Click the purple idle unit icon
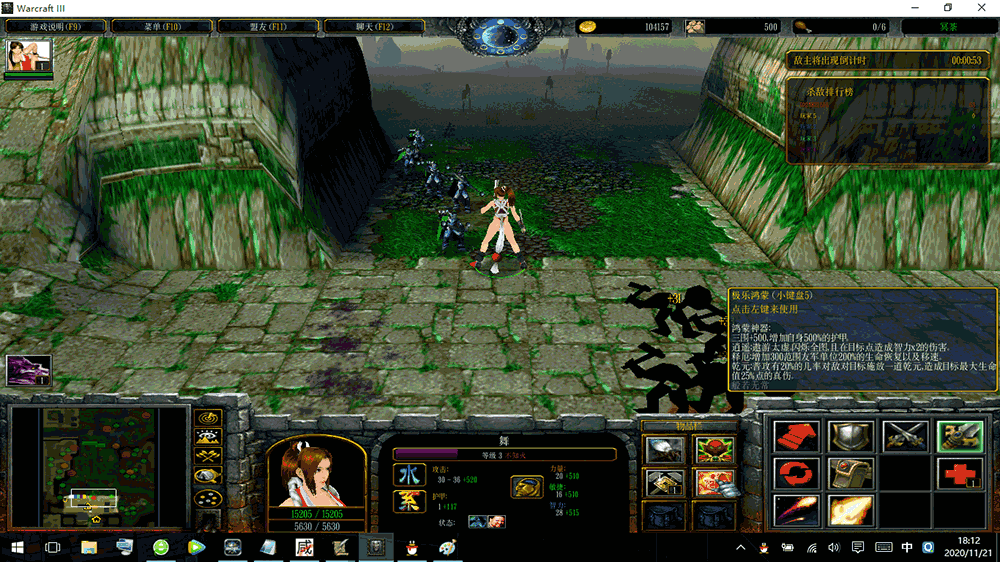 27,370
